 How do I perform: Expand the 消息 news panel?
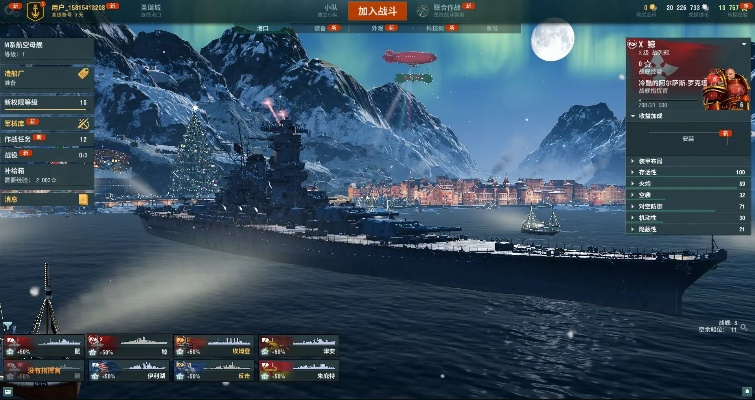point(46,199)
